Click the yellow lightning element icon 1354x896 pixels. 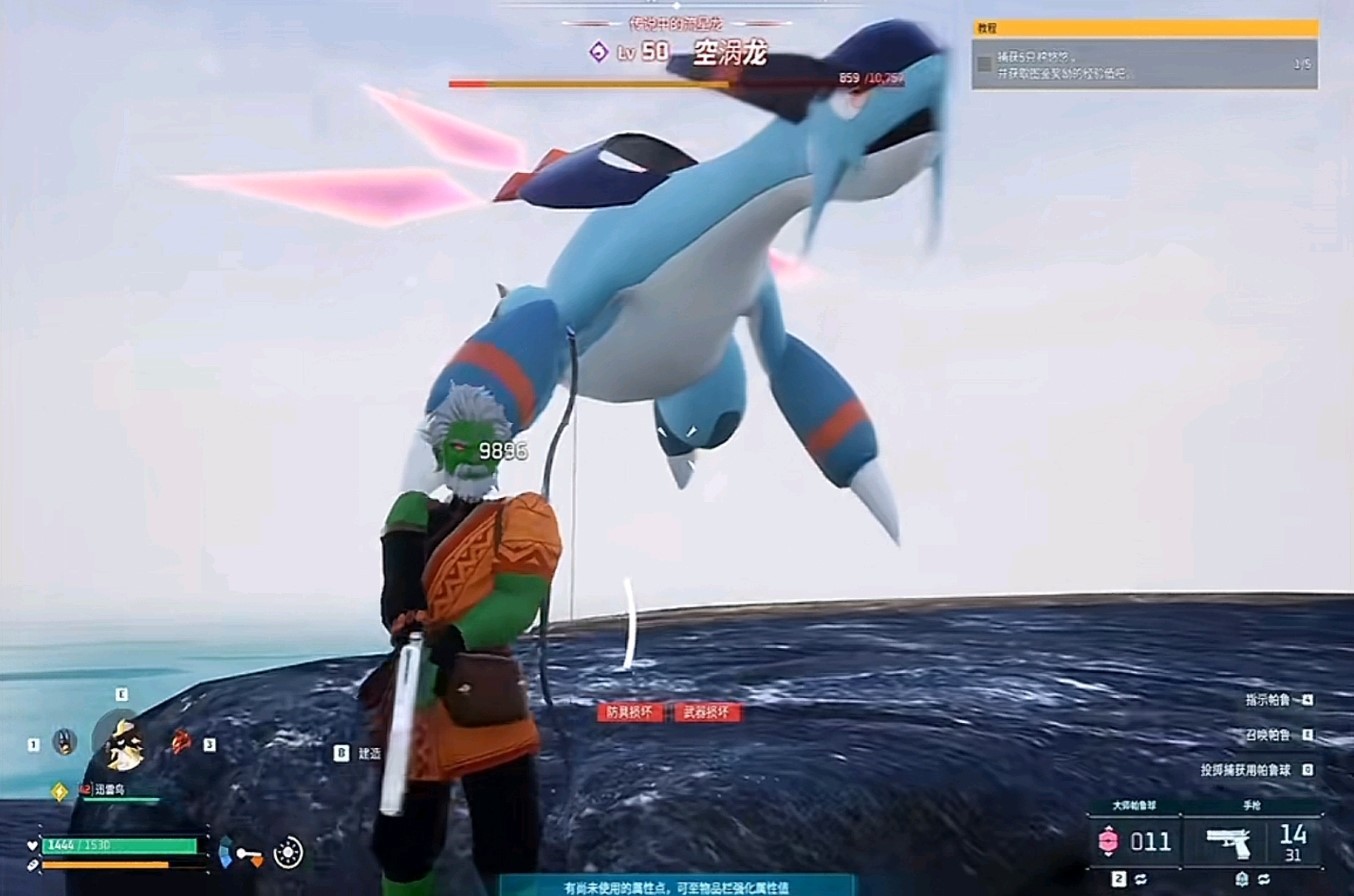(59, 791)
